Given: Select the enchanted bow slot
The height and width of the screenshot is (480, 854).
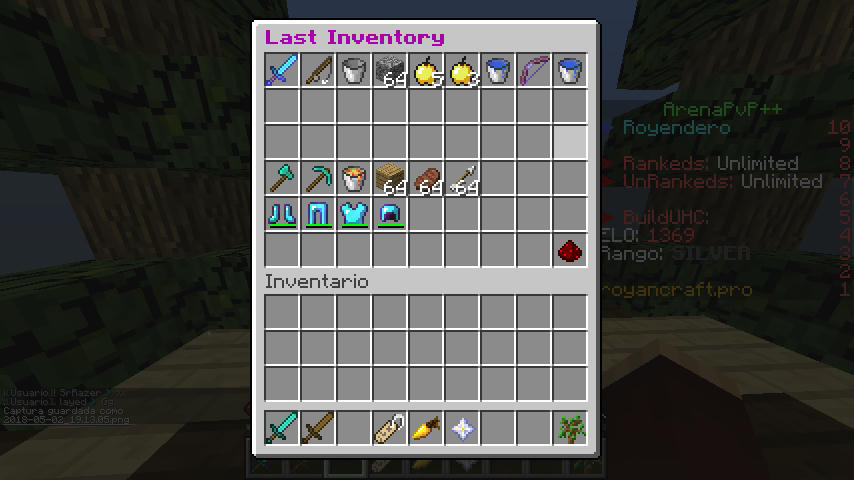Looking at the screenshot, I should [x=535, y=71].
